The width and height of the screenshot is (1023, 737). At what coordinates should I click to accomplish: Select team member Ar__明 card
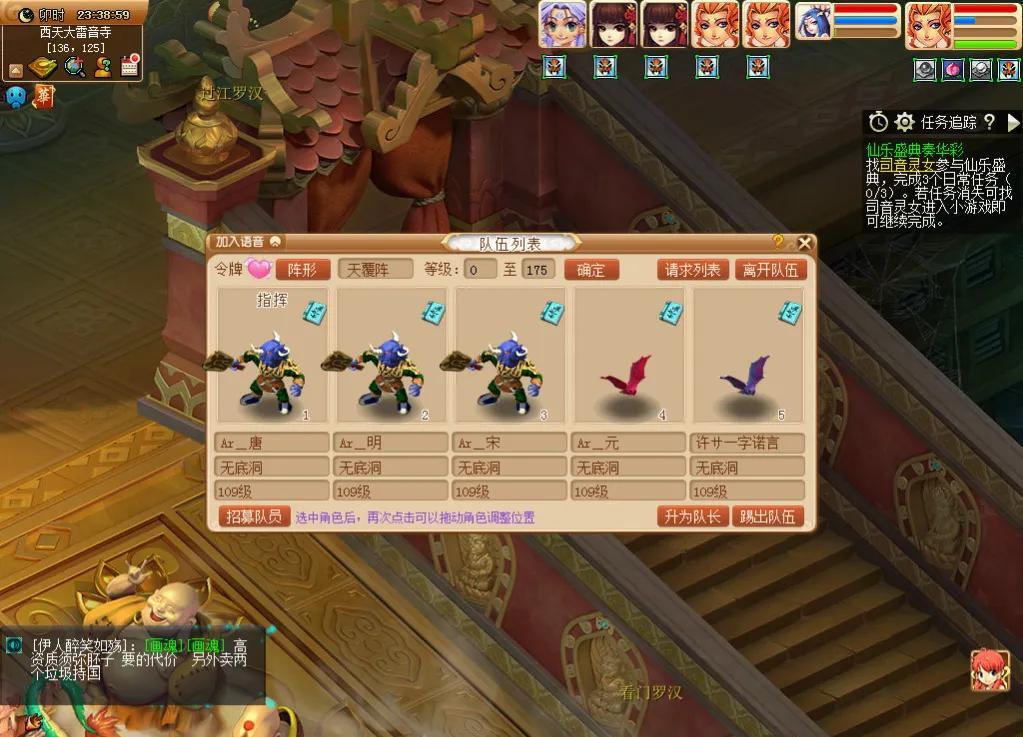tap(391, 357)
